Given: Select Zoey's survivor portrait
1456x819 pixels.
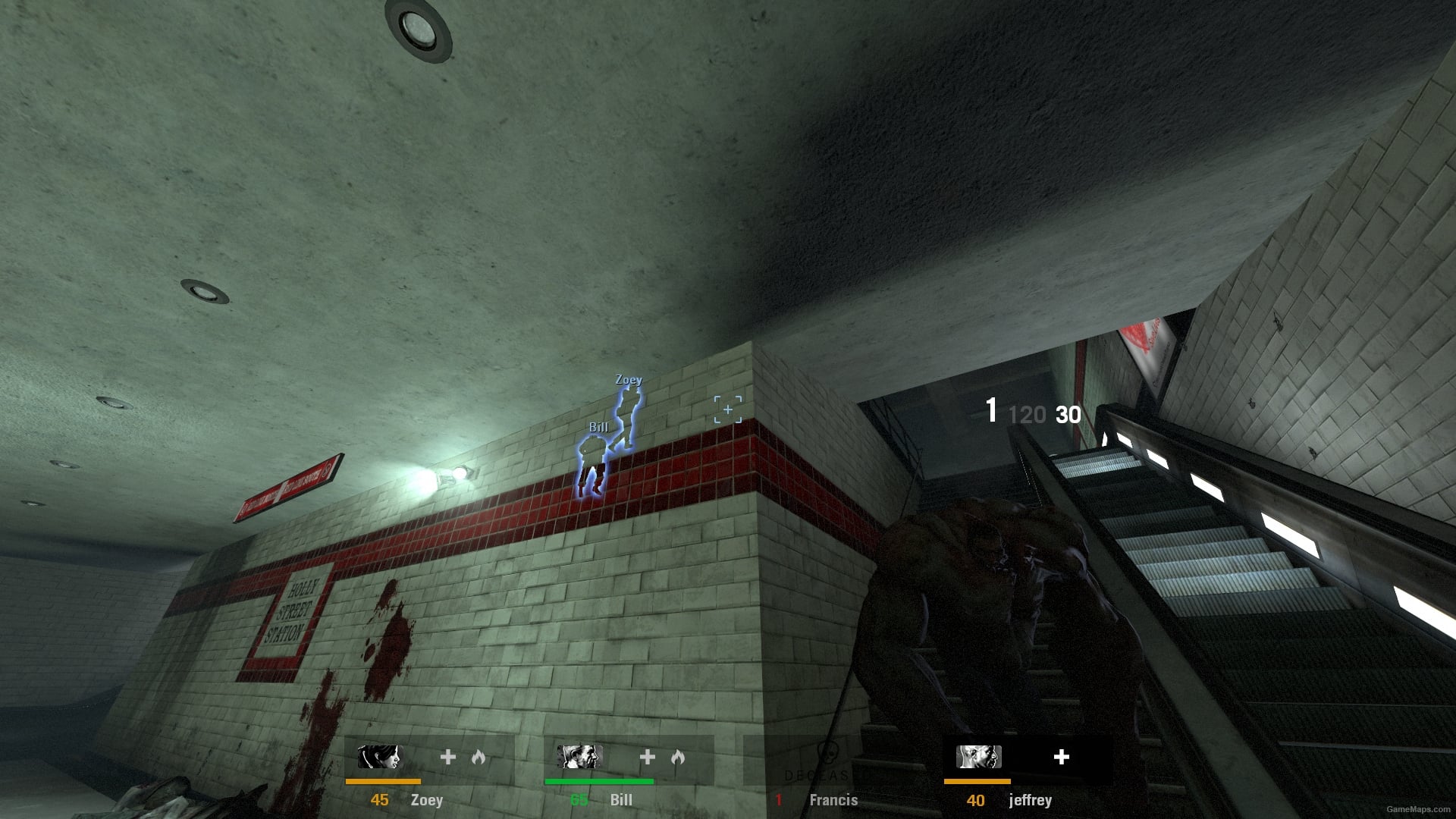Looking at the screenshot, I should click(380, 758).
